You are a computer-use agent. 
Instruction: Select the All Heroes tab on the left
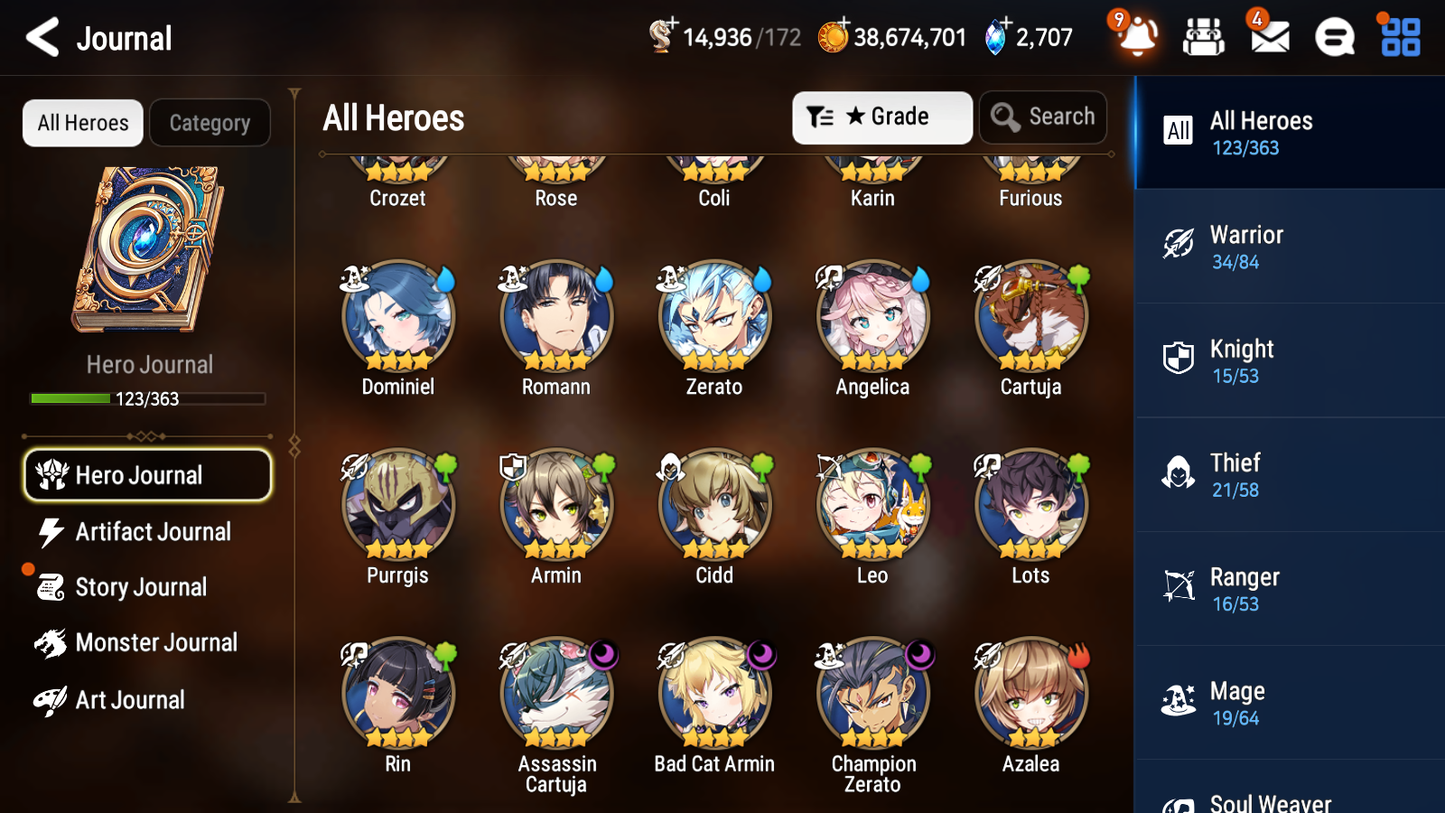coord(82,123)
